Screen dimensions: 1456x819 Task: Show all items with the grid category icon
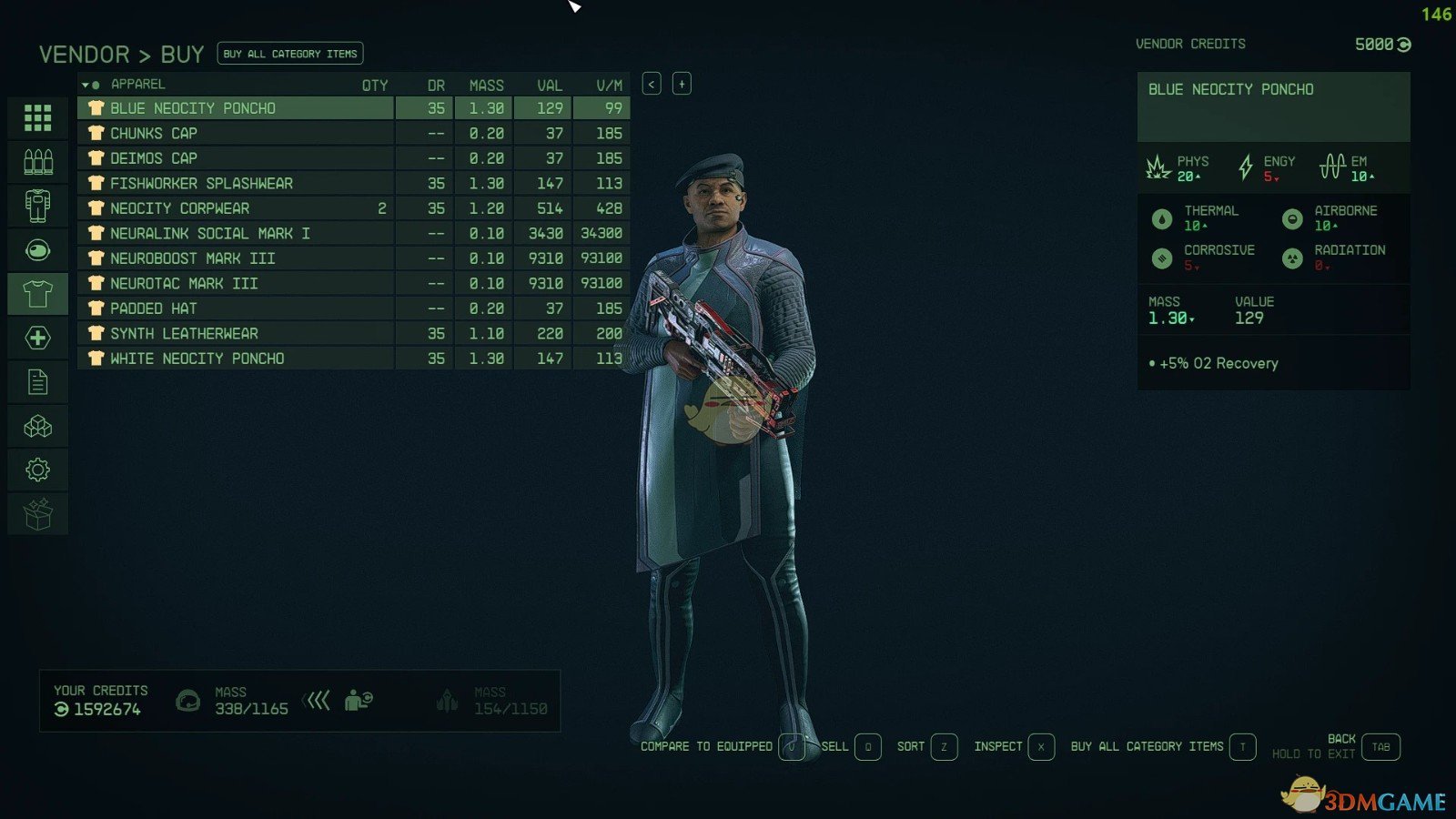pos(37,117)
